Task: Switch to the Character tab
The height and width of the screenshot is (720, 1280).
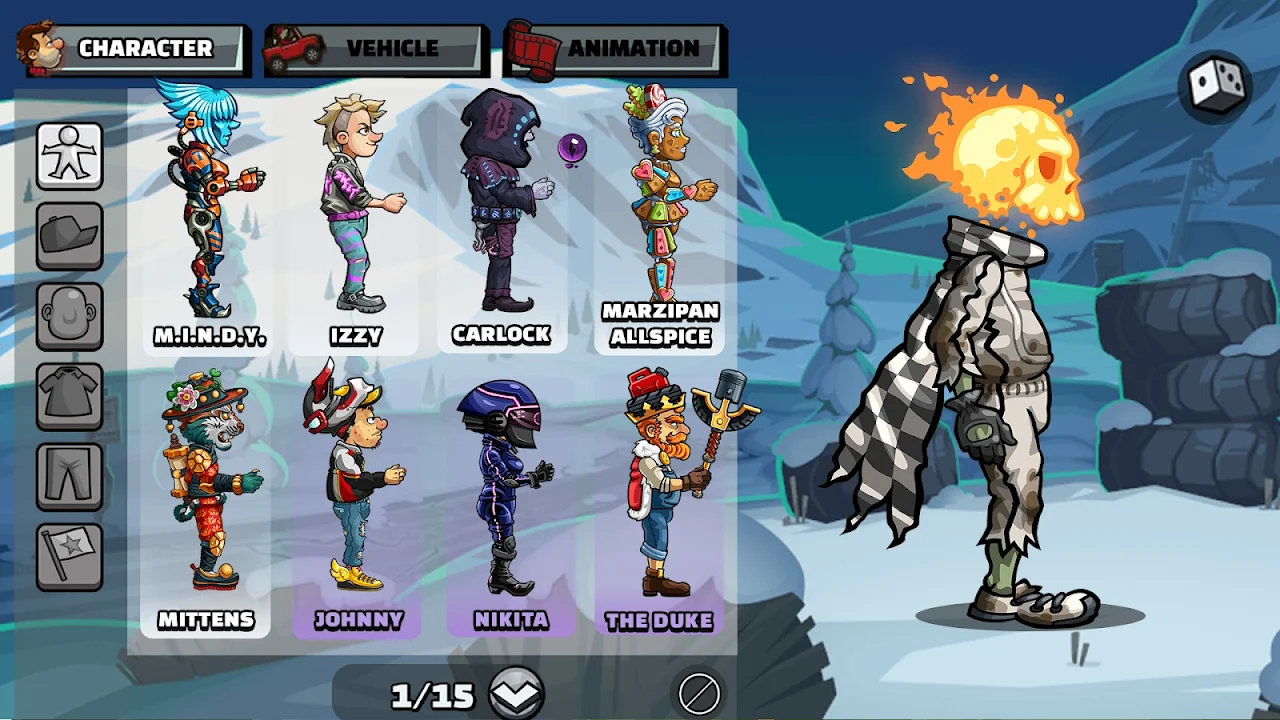Action: click(133, 48)
